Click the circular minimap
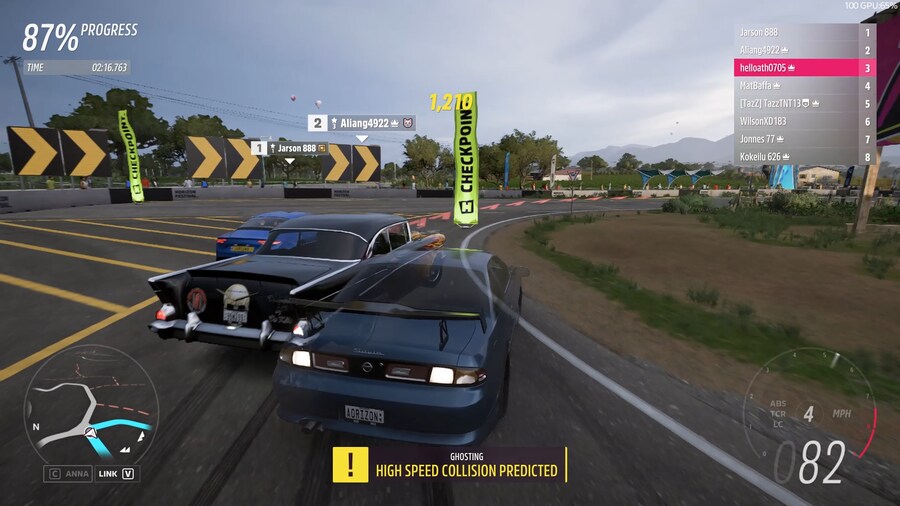The height and width of the screenshot is (506, 900). click(x=91, y=404)
